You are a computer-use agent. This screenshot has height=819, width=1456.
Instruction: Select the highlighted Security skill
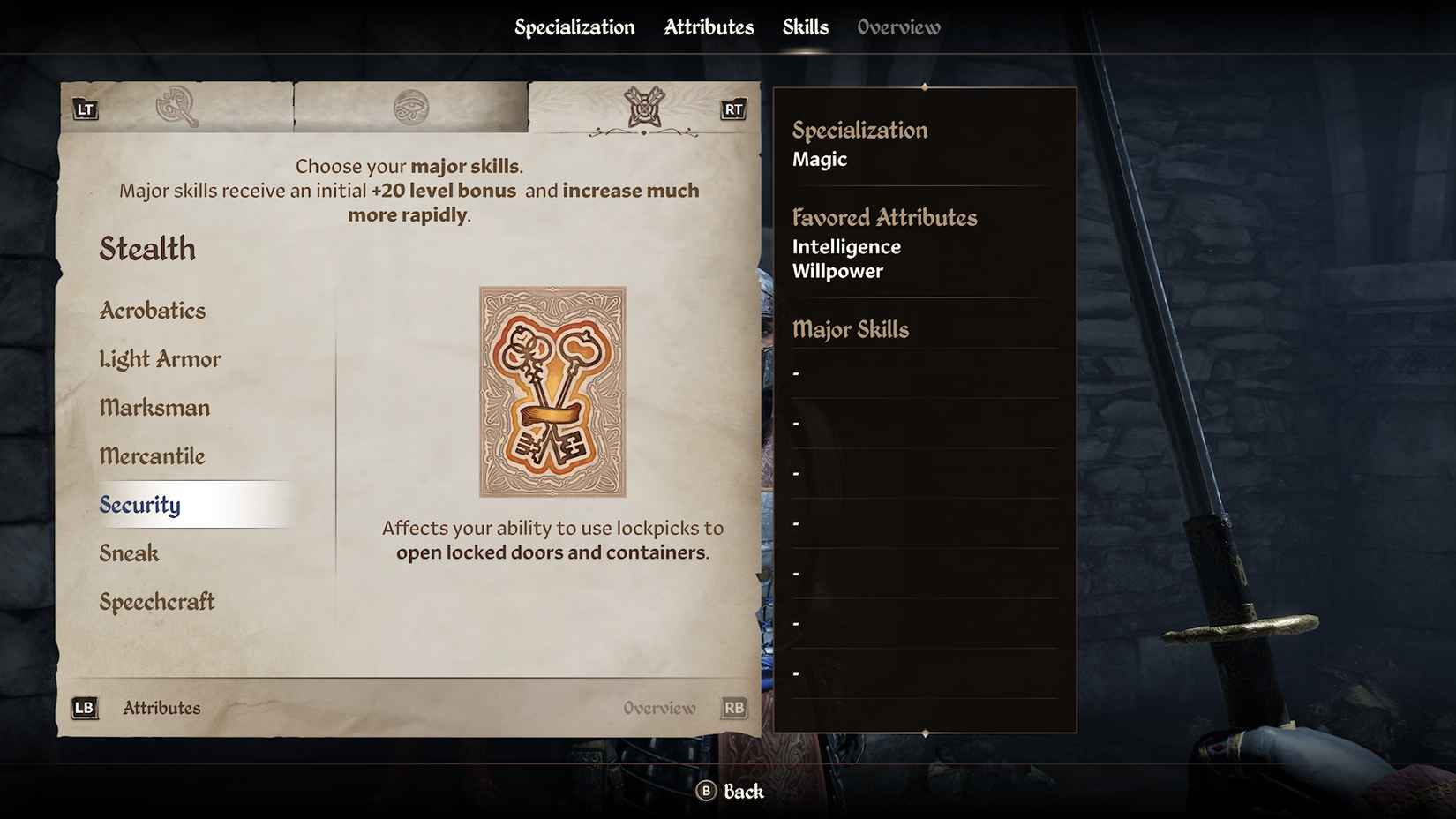[x=140, y=505]
